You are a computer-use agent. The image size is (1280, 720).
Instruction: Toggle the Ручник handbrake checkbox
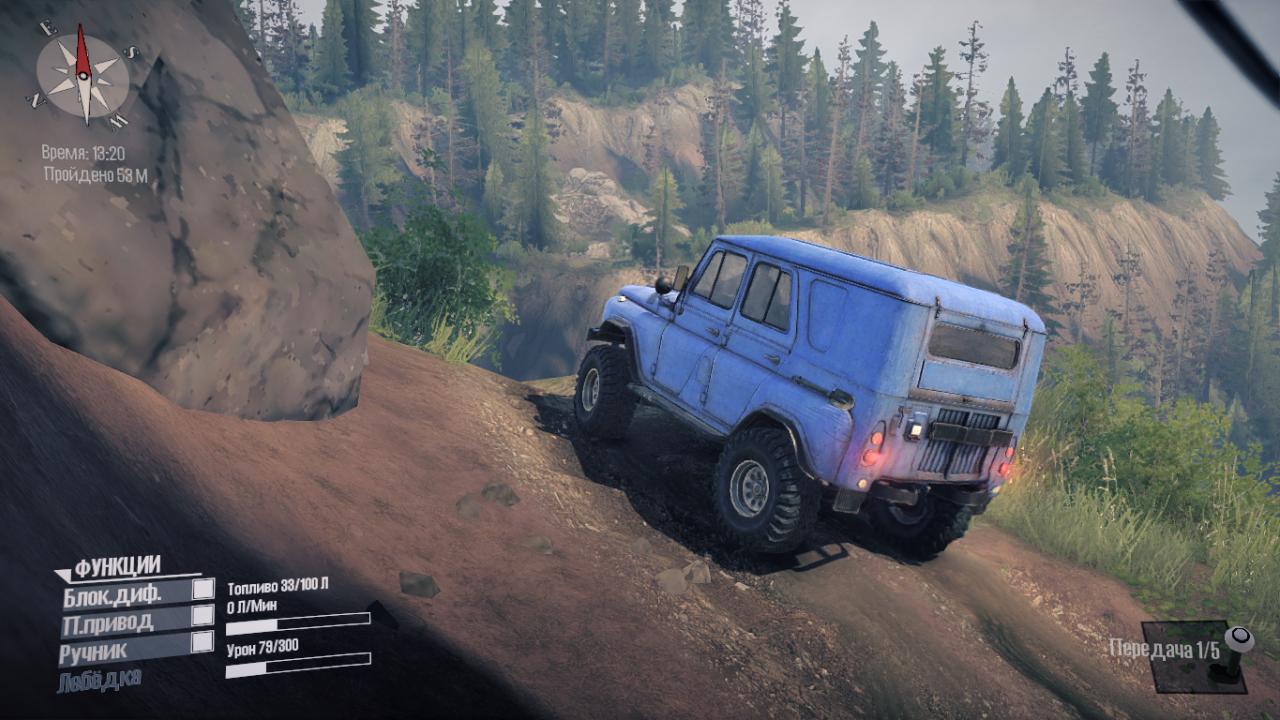[203, 642]
